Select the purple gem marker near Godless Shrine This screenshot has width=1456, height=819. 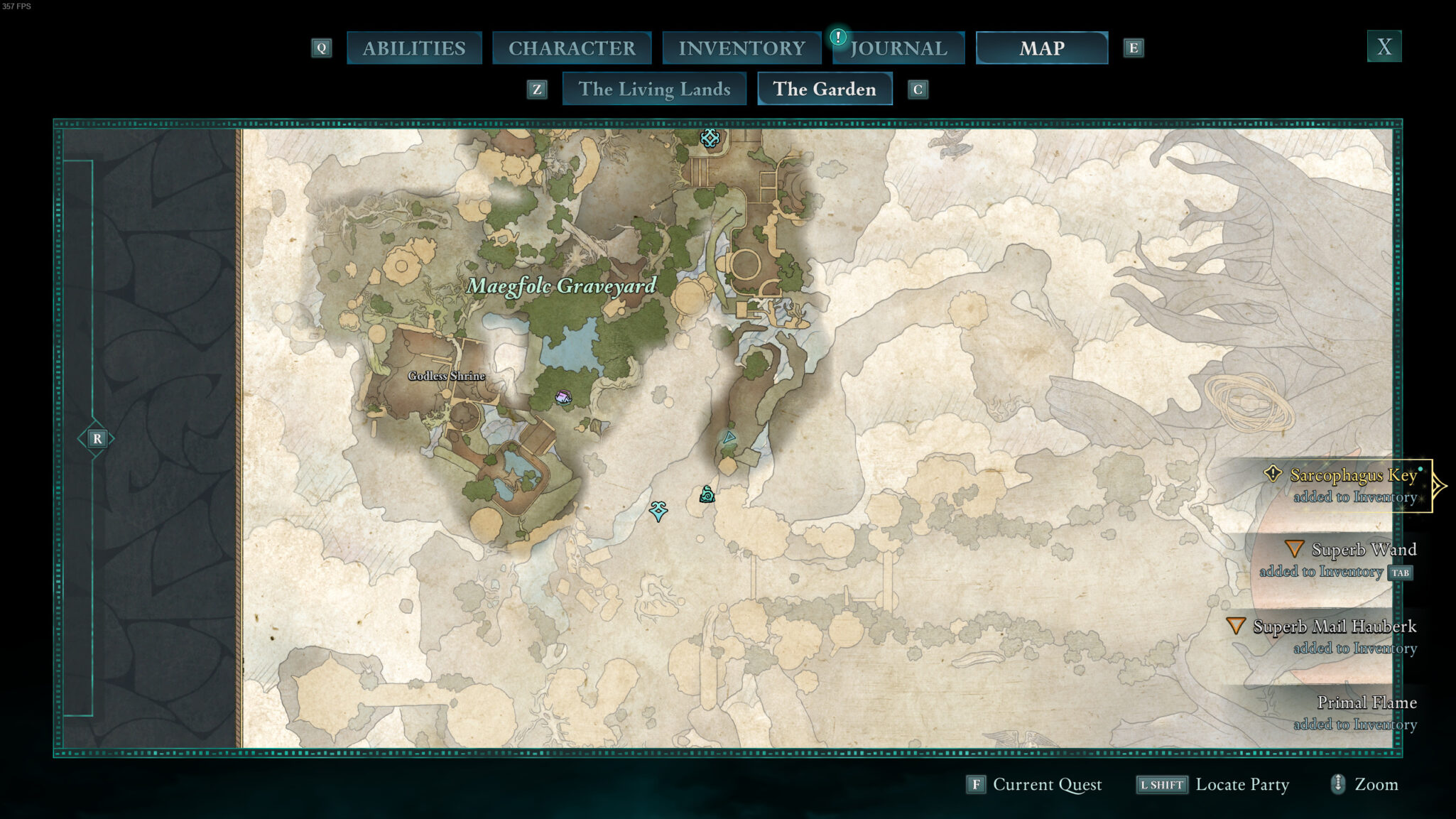click(x=563, y=397)
